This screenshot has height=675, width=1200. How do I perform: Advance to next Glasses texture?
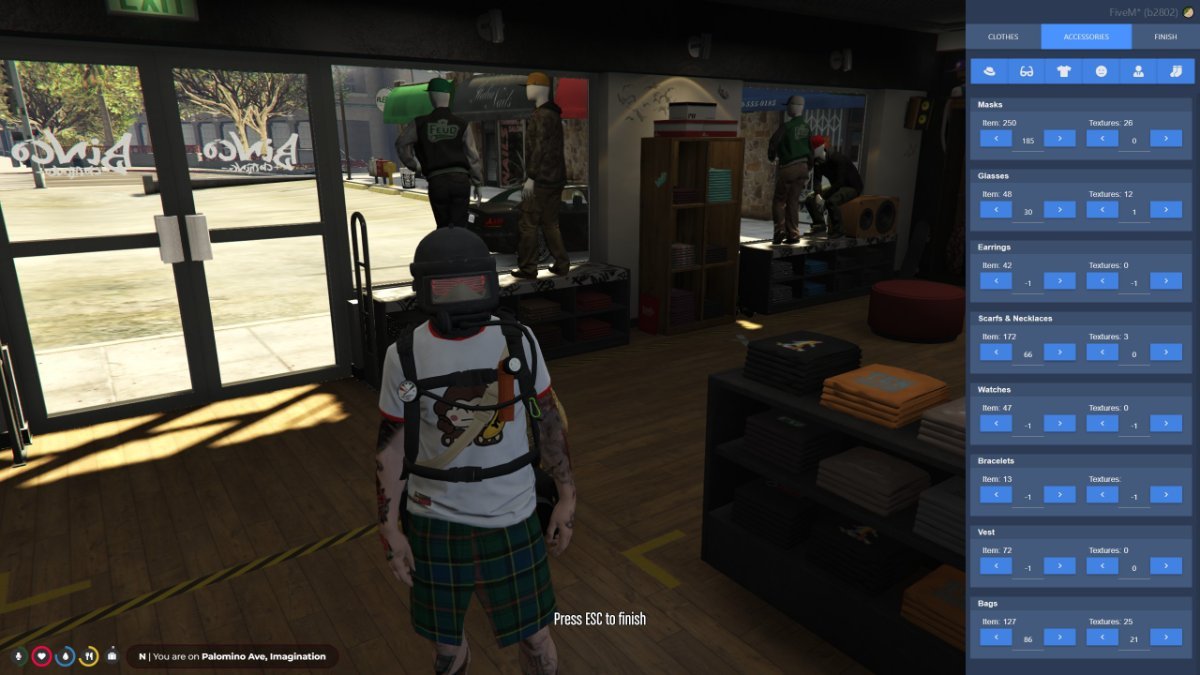(x=1166, y=209)
